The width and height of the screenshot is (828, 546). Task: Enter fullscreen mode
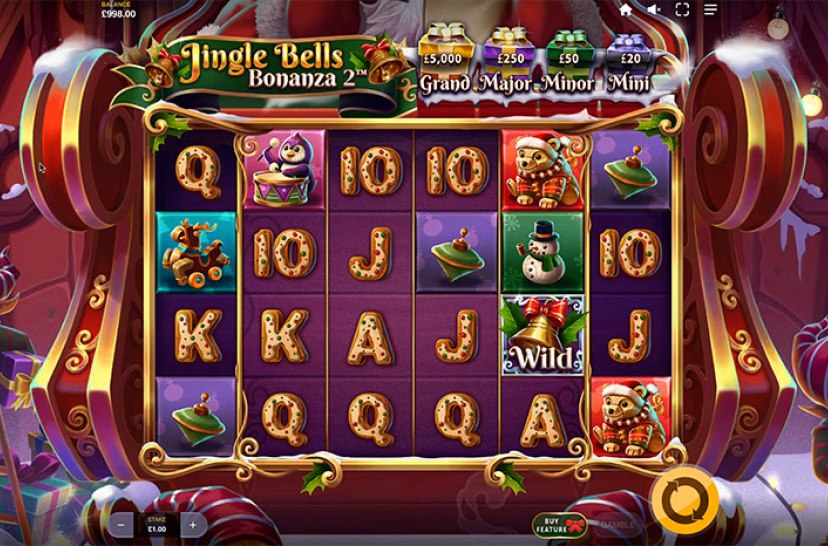tap(683, 10)
